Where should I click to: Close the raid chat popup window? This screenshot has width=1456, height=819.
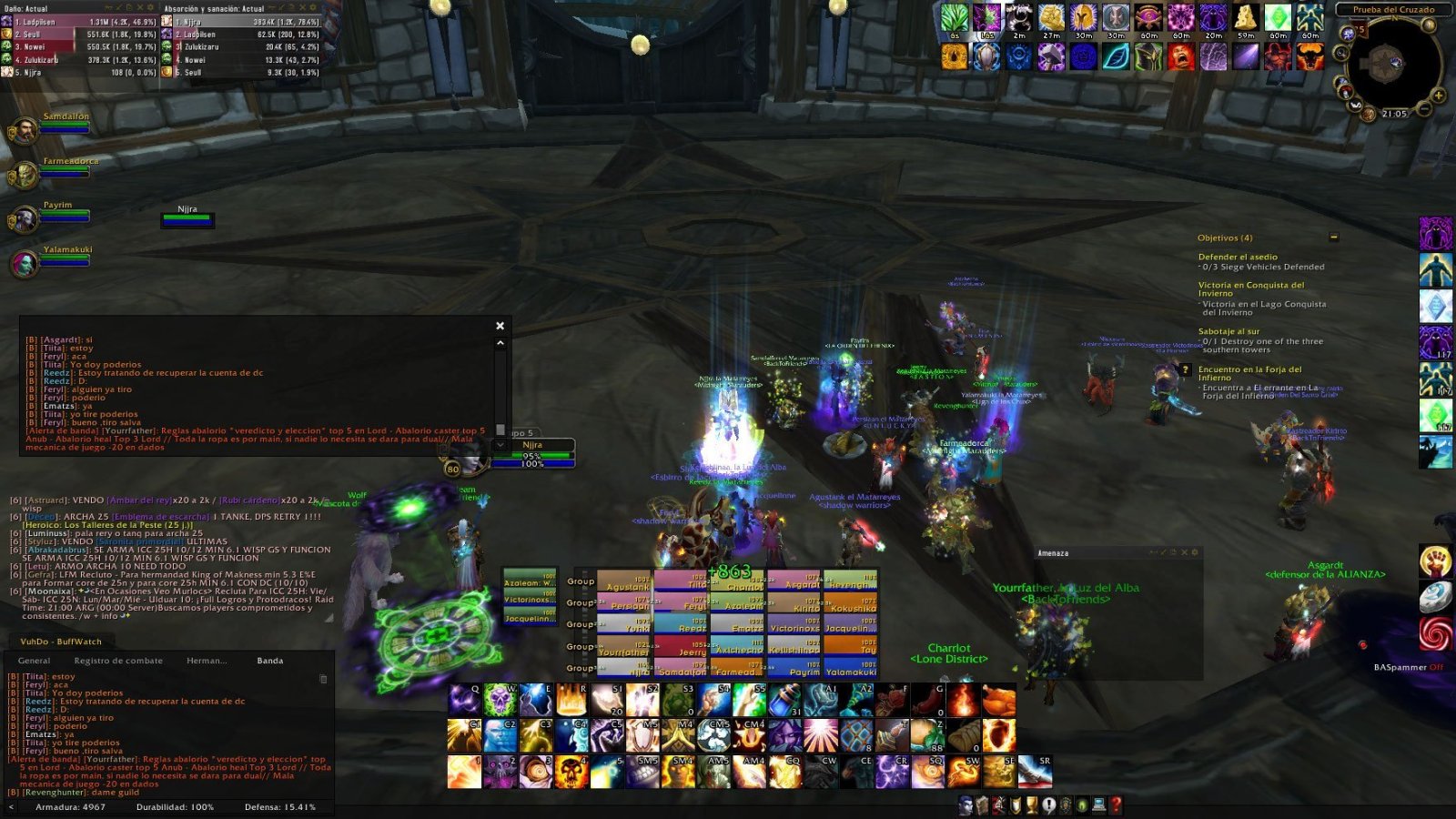tap(500, 326)
